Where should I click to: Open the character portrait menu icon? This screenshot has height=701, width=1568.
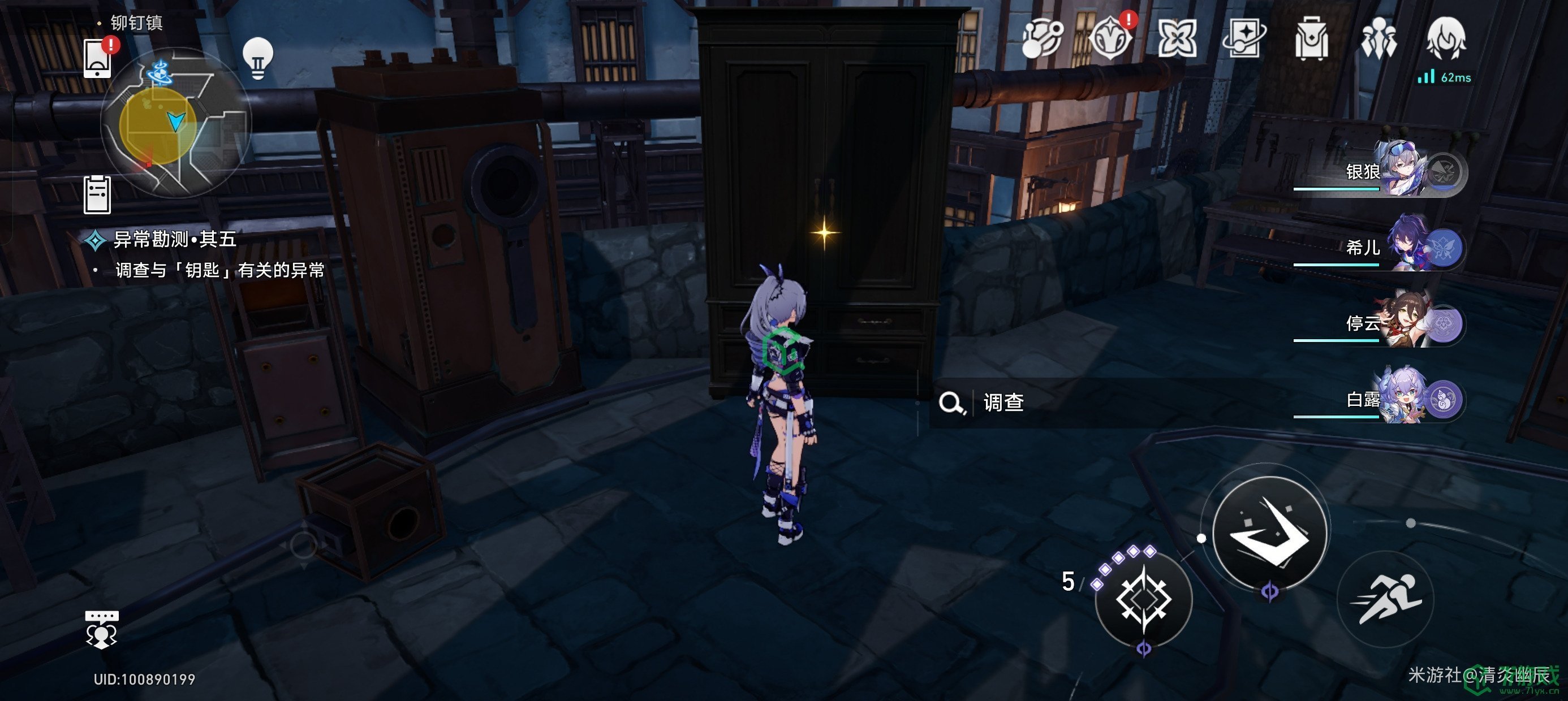1446,39
